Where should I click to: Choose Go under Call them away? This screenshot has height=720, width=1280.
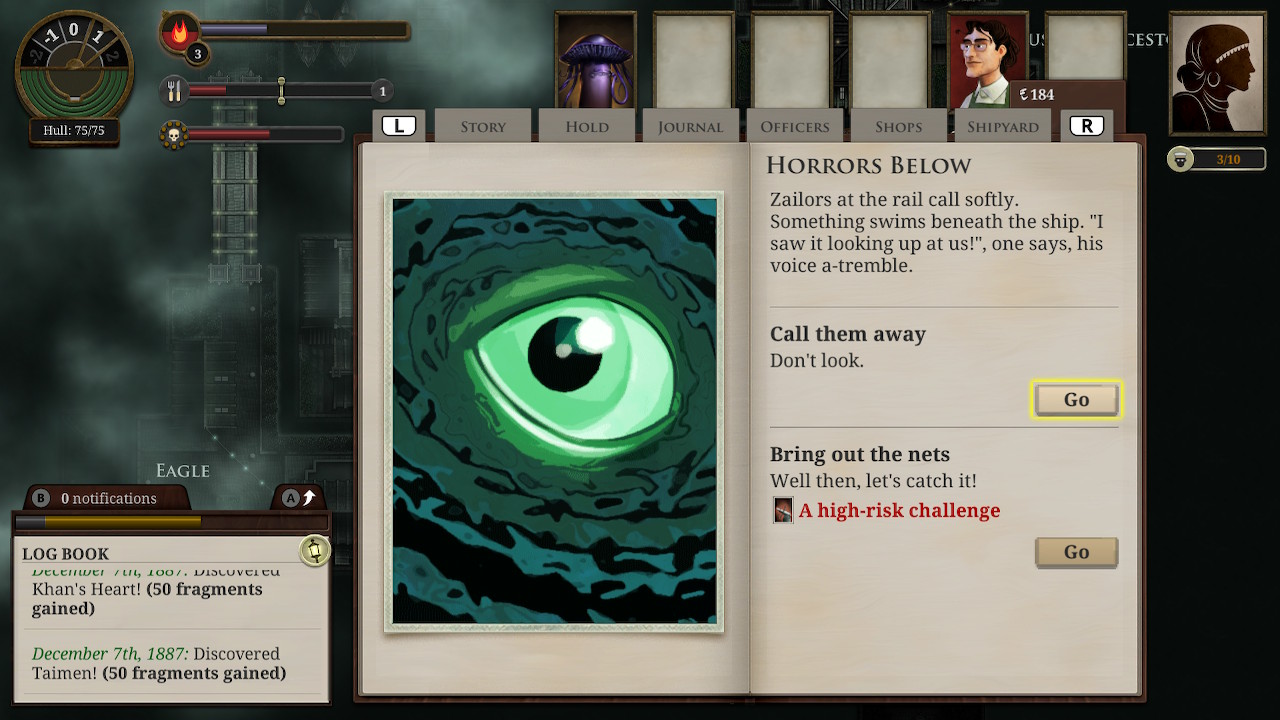point(1076,400)
